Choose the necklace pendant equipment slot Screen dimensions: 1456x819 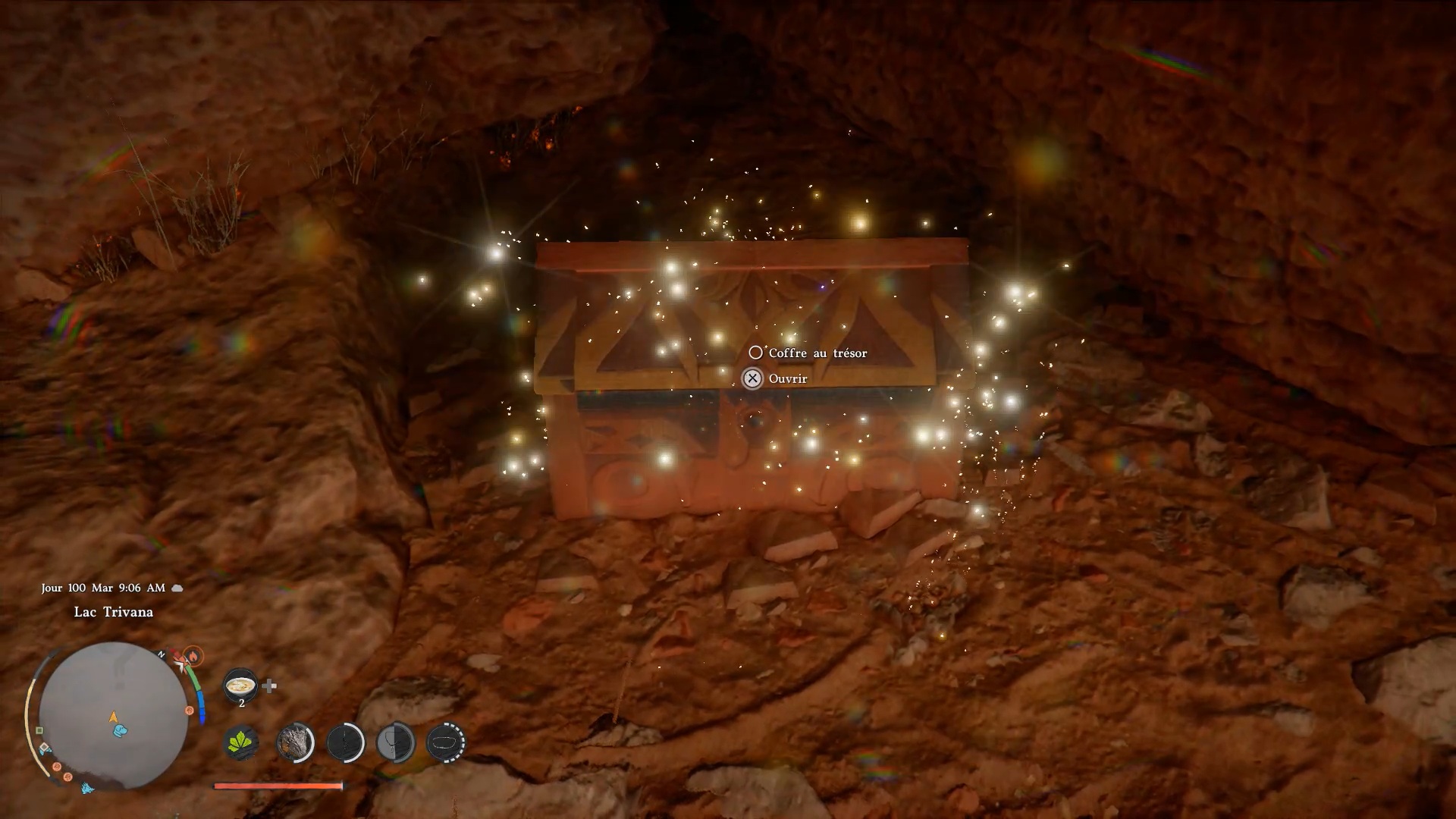[x=396, y=742]
